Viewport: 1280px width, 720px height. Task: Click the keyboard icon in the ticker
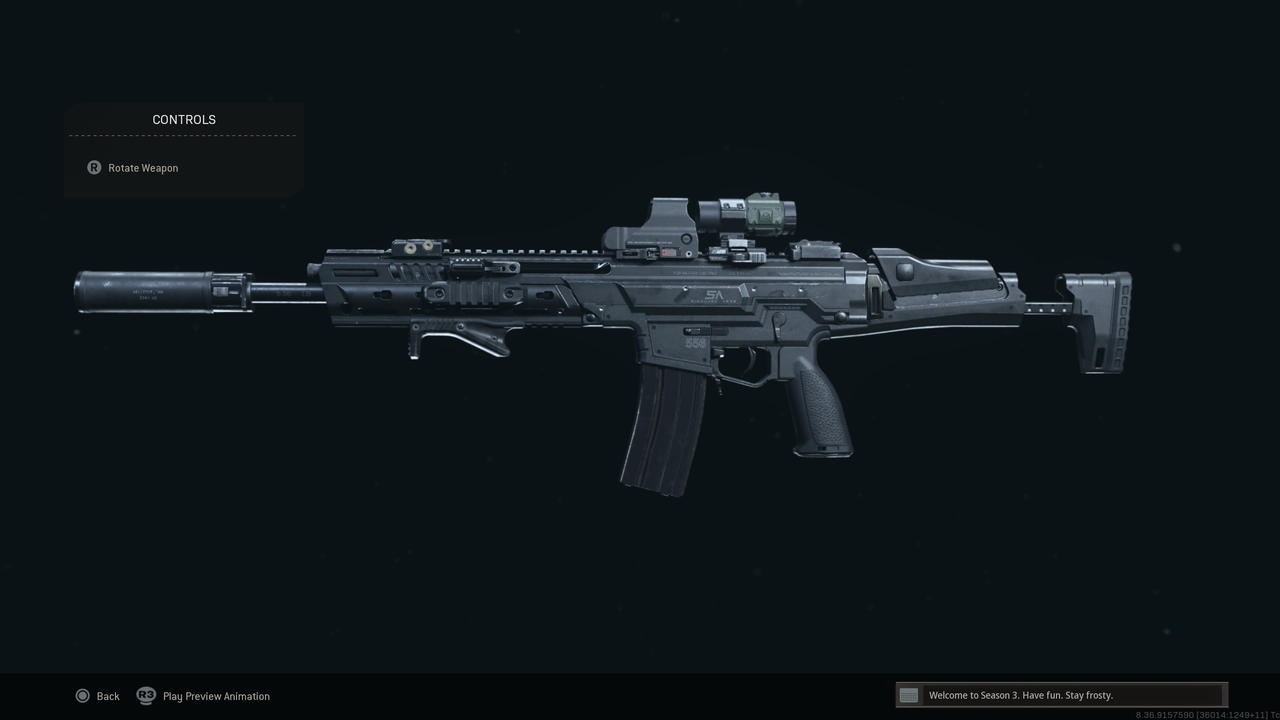pyautogui.click(x=908, y=694)
